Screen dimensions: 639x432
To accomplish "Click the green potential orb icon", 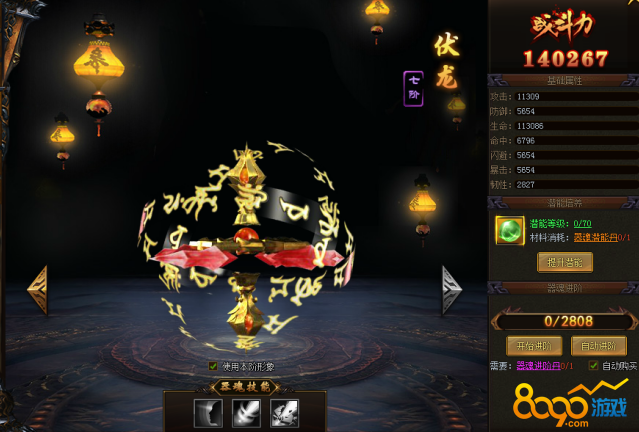I will [511, 230].
